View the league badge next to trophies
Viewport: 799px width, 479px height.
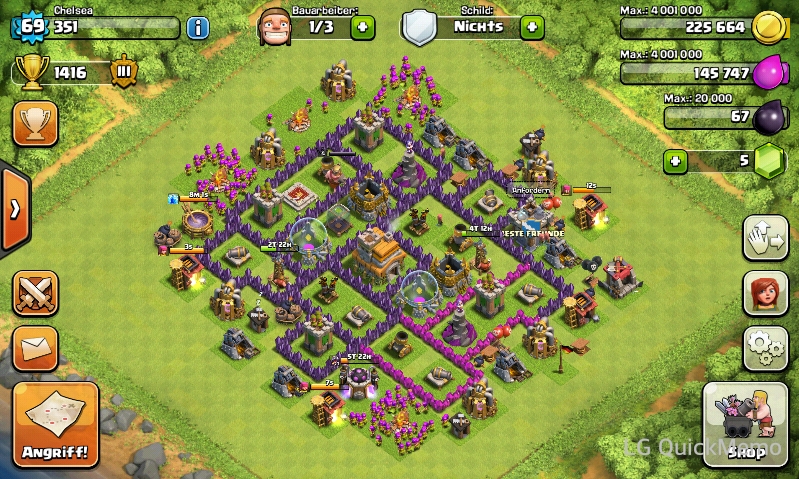124,72
